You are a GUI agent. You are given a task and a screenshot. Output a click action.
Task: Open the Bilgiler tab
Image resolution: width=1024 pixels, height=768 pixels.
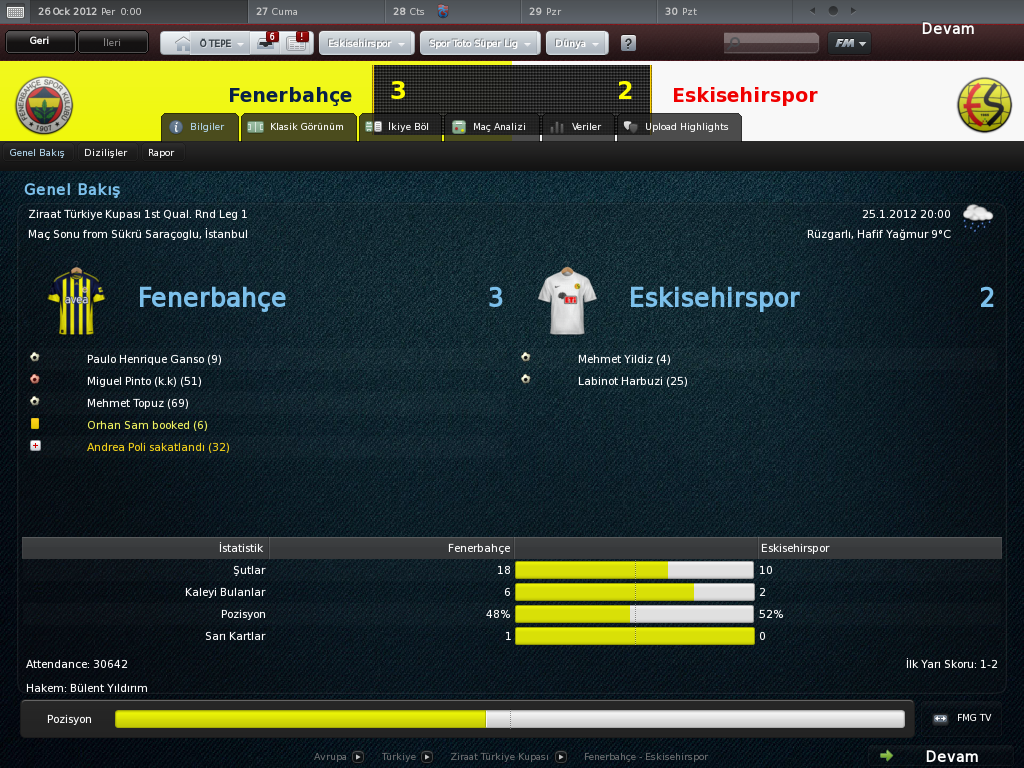click(x=199, y=127)
